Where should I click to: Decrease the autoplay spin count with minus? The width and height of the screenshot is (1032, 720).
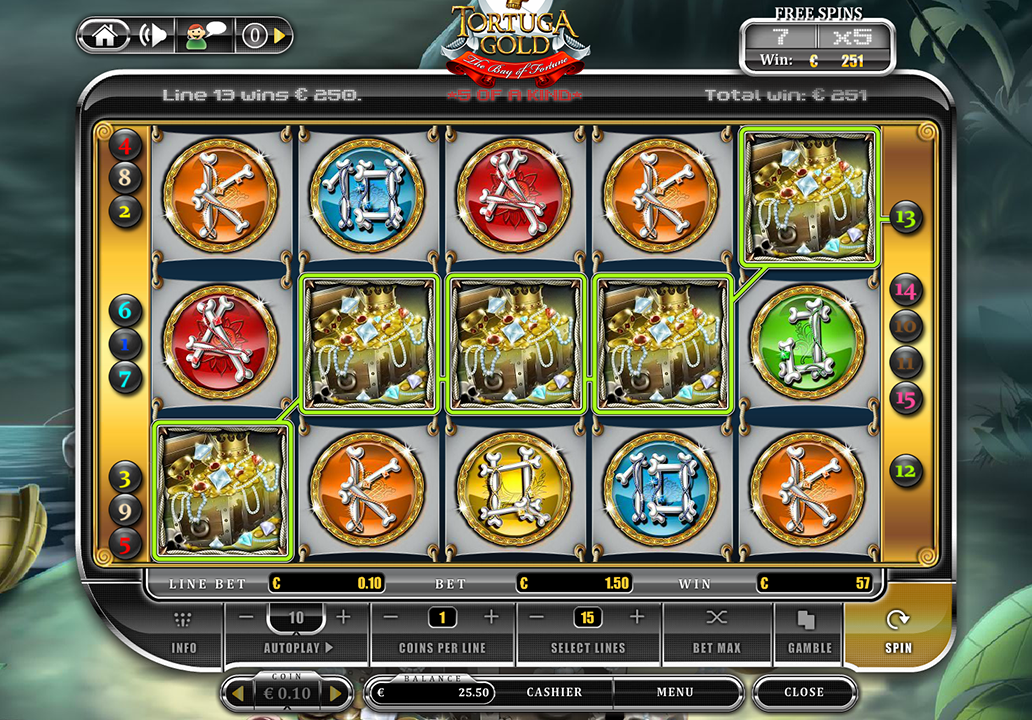(x=247, y=617)
